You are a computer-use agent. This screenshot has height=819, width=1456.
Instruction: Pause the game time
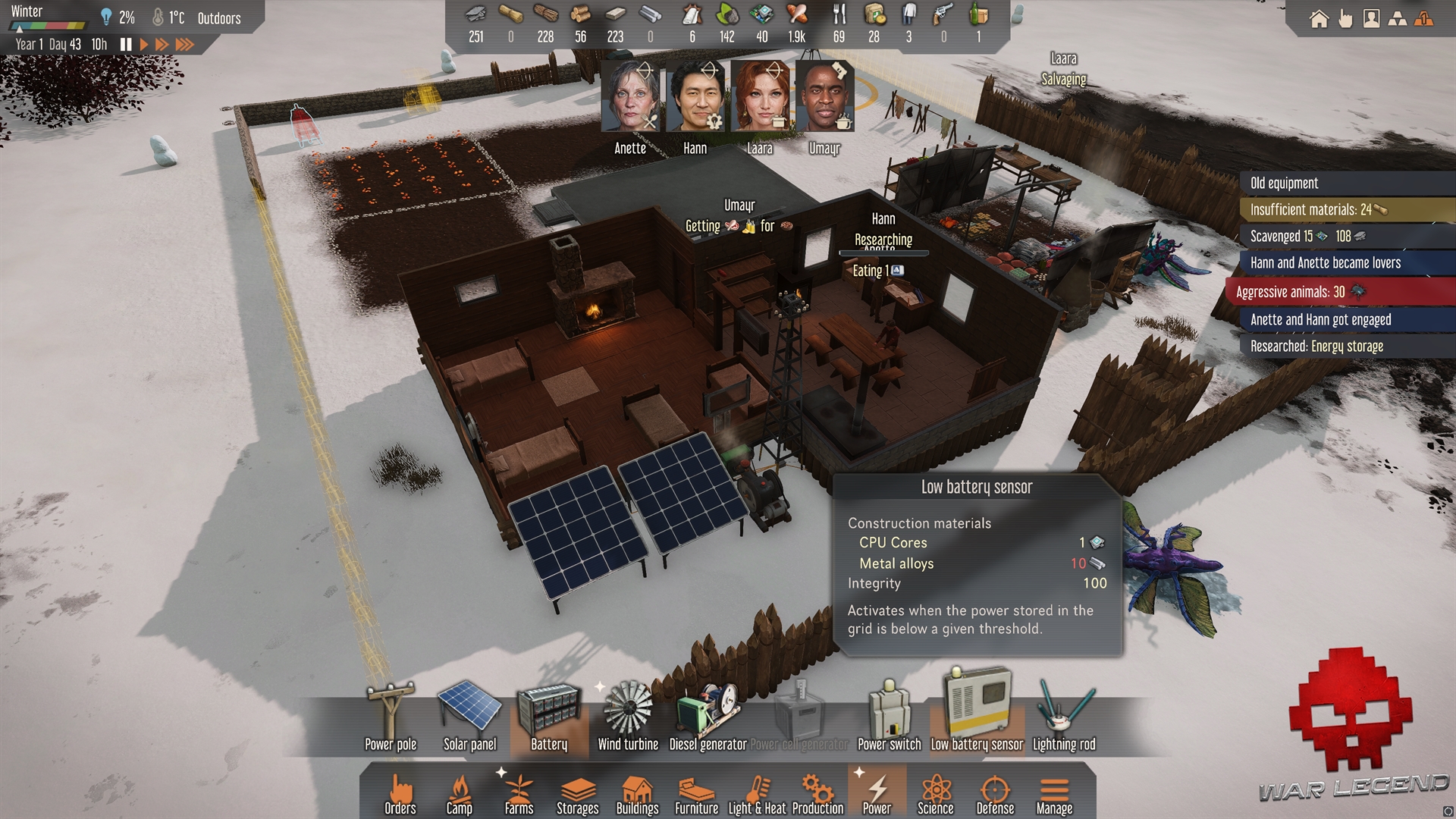tap(126, 45)
